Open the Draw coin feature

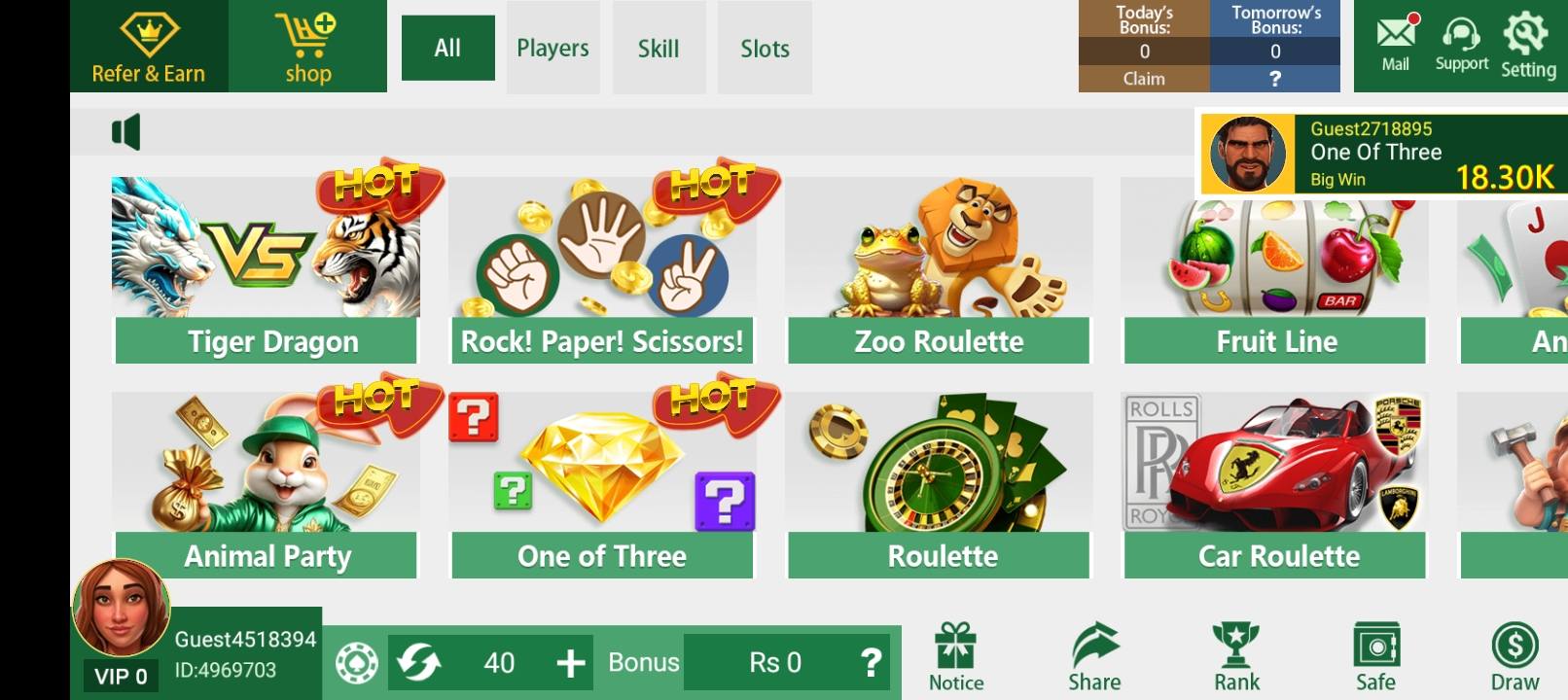(1514, 645)
